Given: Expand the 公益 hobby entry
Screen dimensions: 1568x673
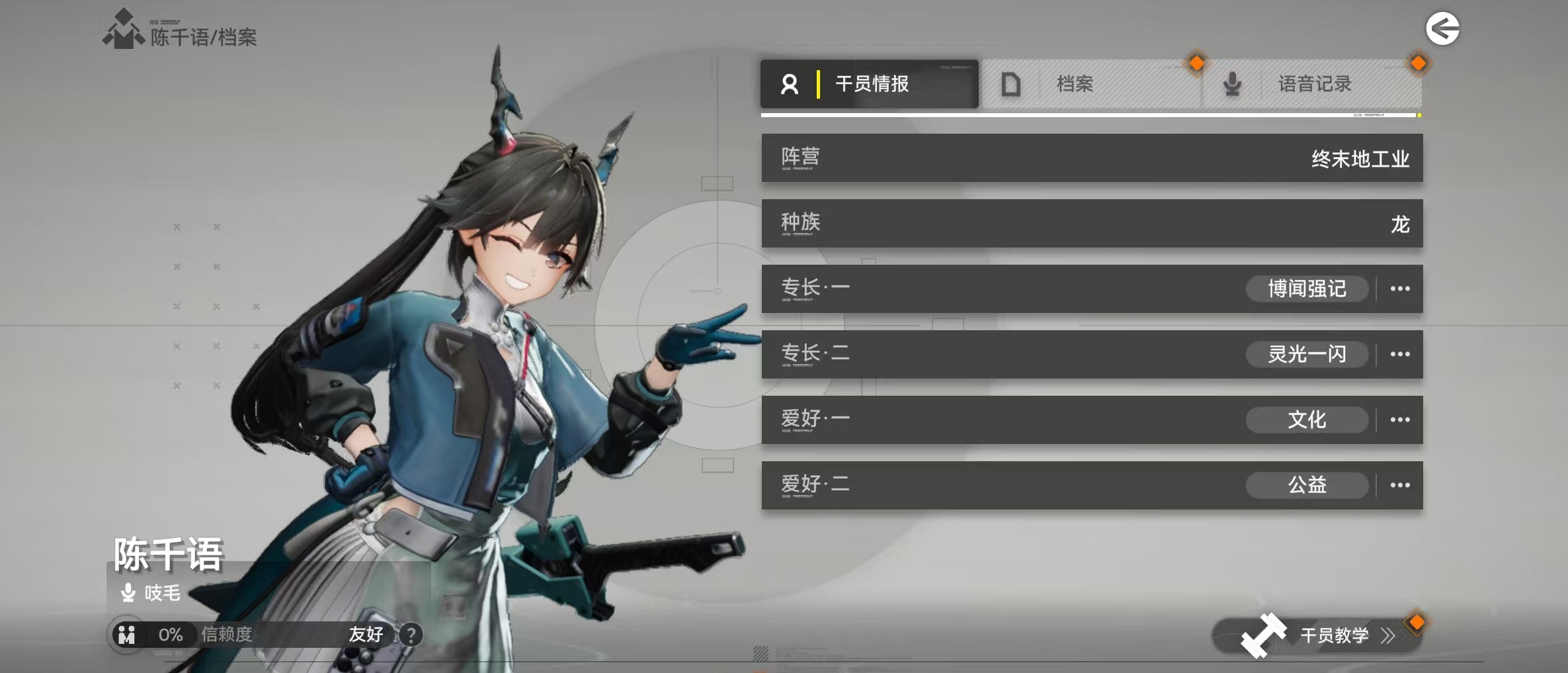Looking at the screenshot, I should 1399,485.
